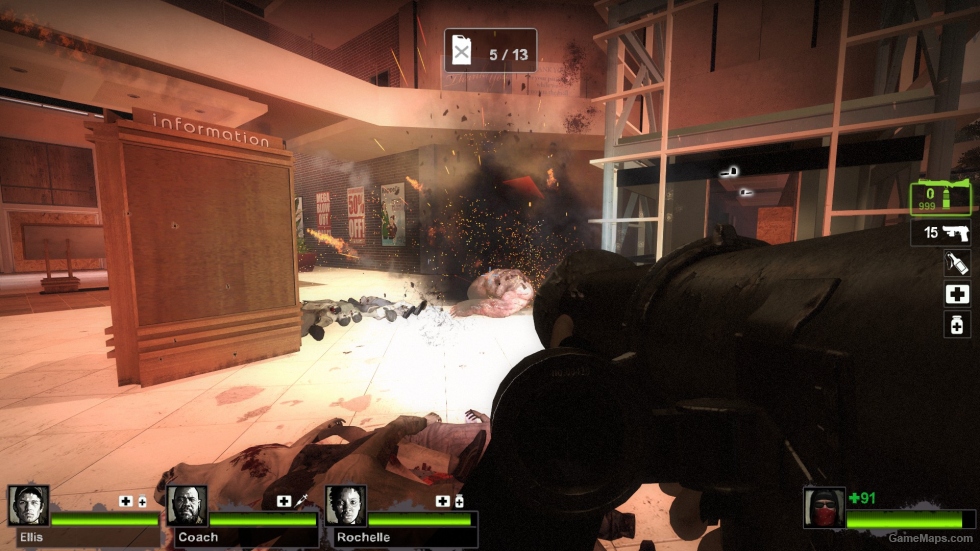Viewport: 980px width, 551px height.
Task: Select Ellis's teammate portrait
Action: pyautogui.click(x=28, y=506)
